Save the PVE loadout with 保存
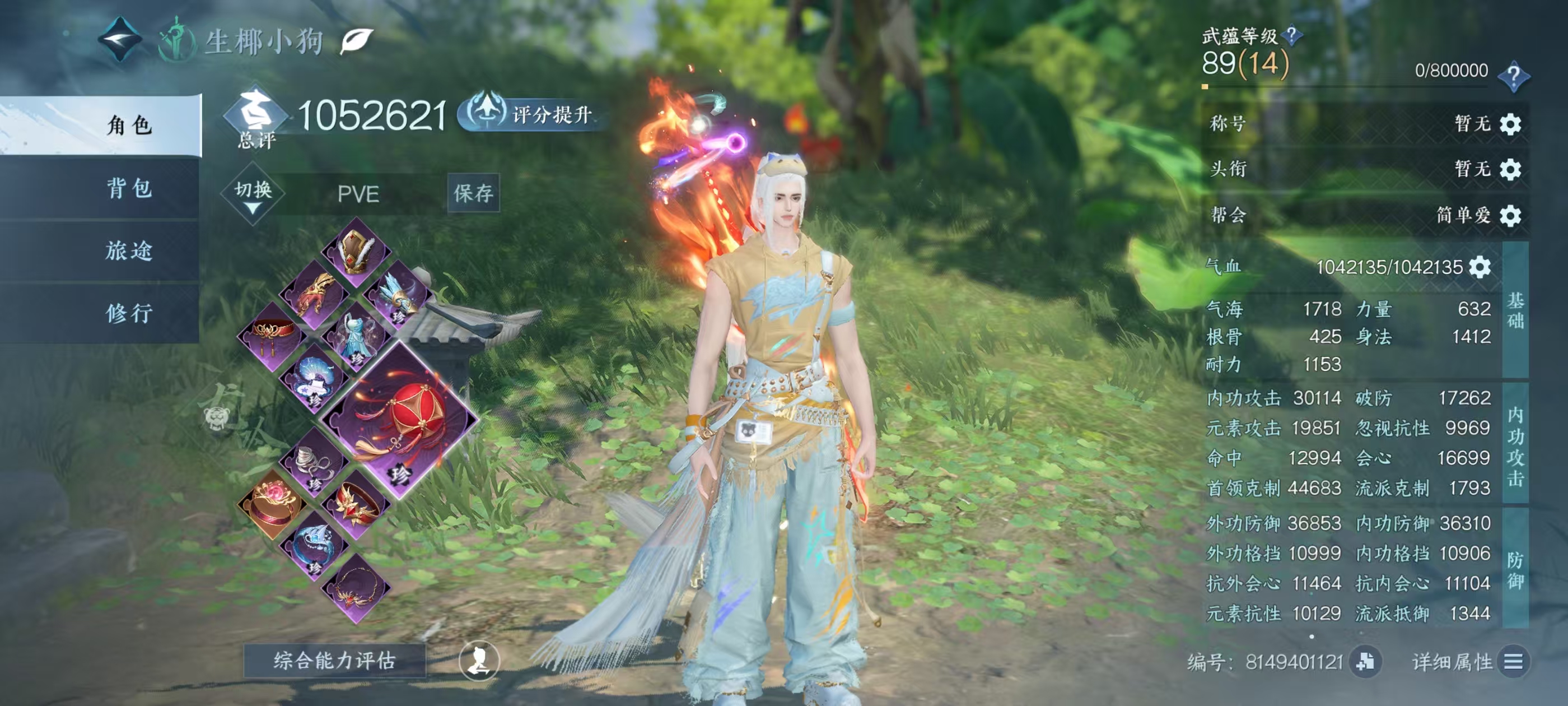1568x706 pixels. pyautogui.click(x=473, y=194)
